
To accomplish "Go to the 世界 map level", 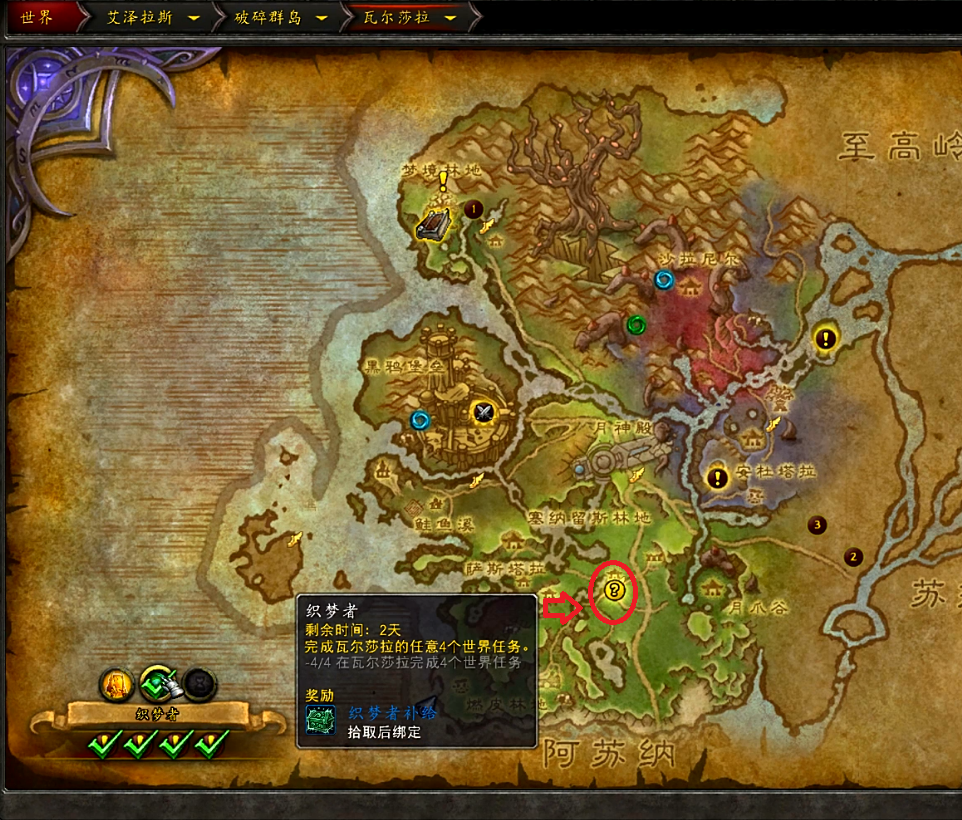I will [36, 18].
